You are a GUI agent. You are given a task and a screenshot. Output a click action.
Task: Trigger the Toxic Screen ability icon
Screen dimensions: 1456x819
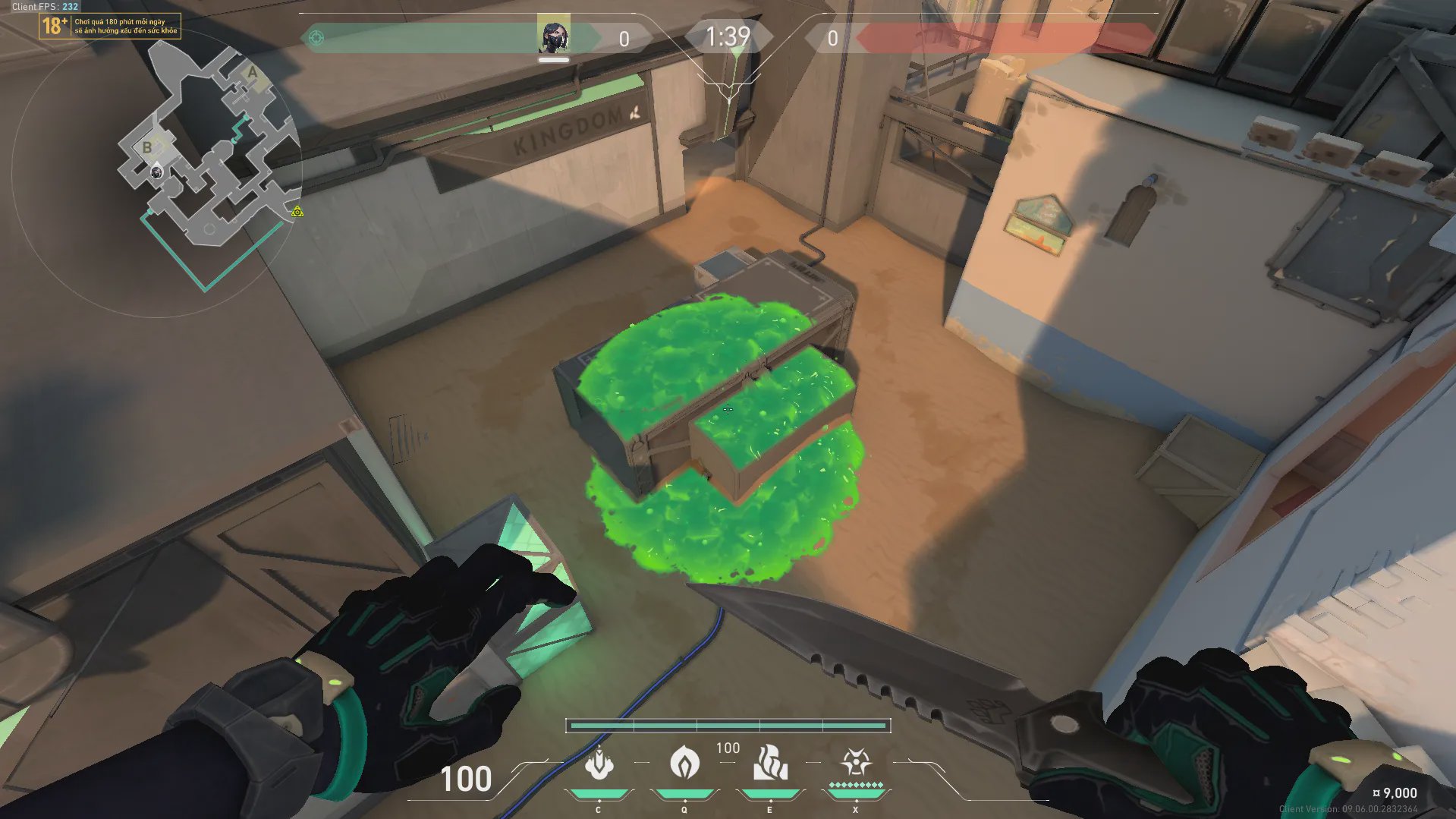pyautogui.click(x=769, y=763)
